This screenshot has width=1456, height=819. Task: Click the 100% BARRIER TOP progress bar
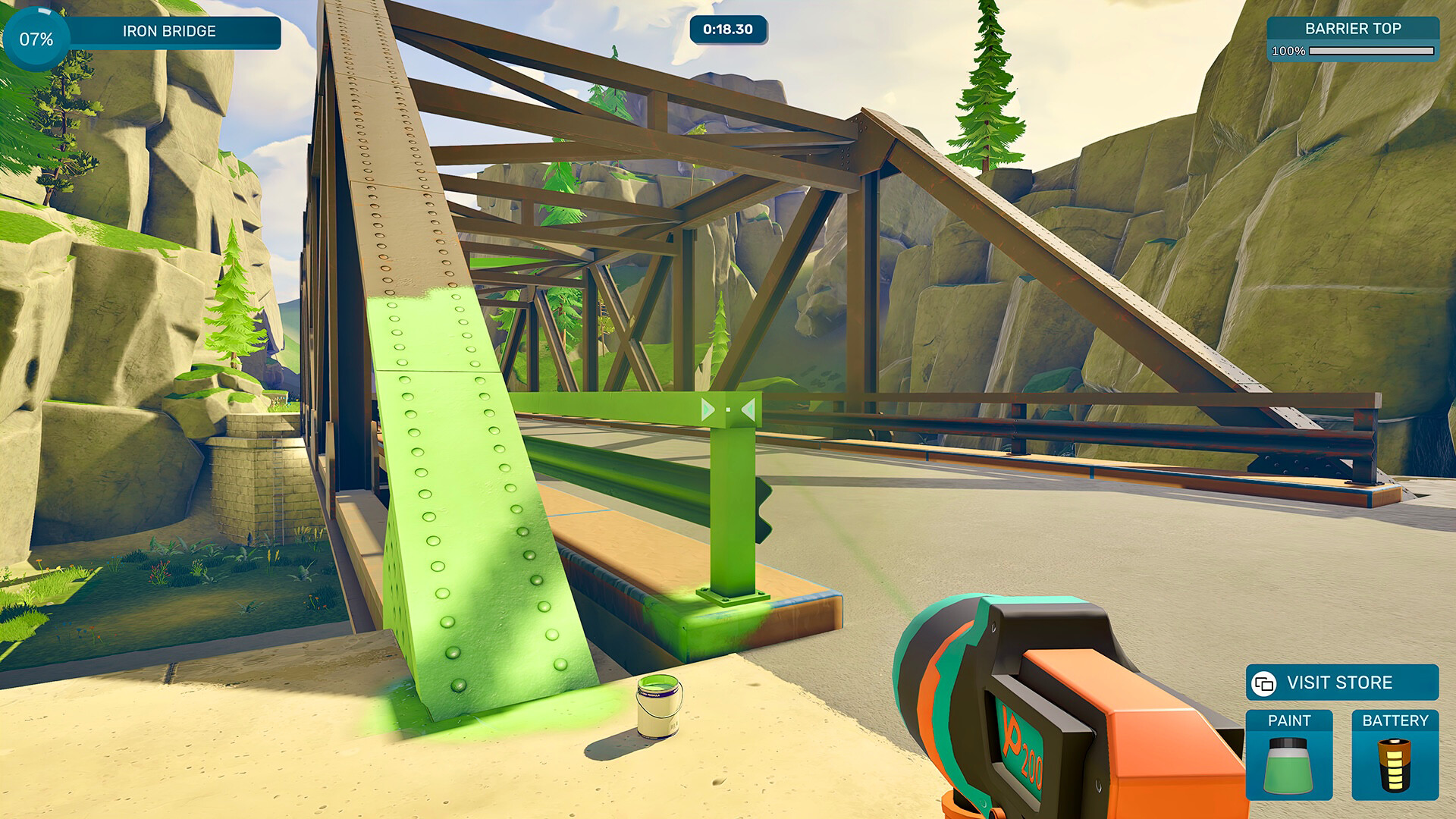[x=1374, y=52]
